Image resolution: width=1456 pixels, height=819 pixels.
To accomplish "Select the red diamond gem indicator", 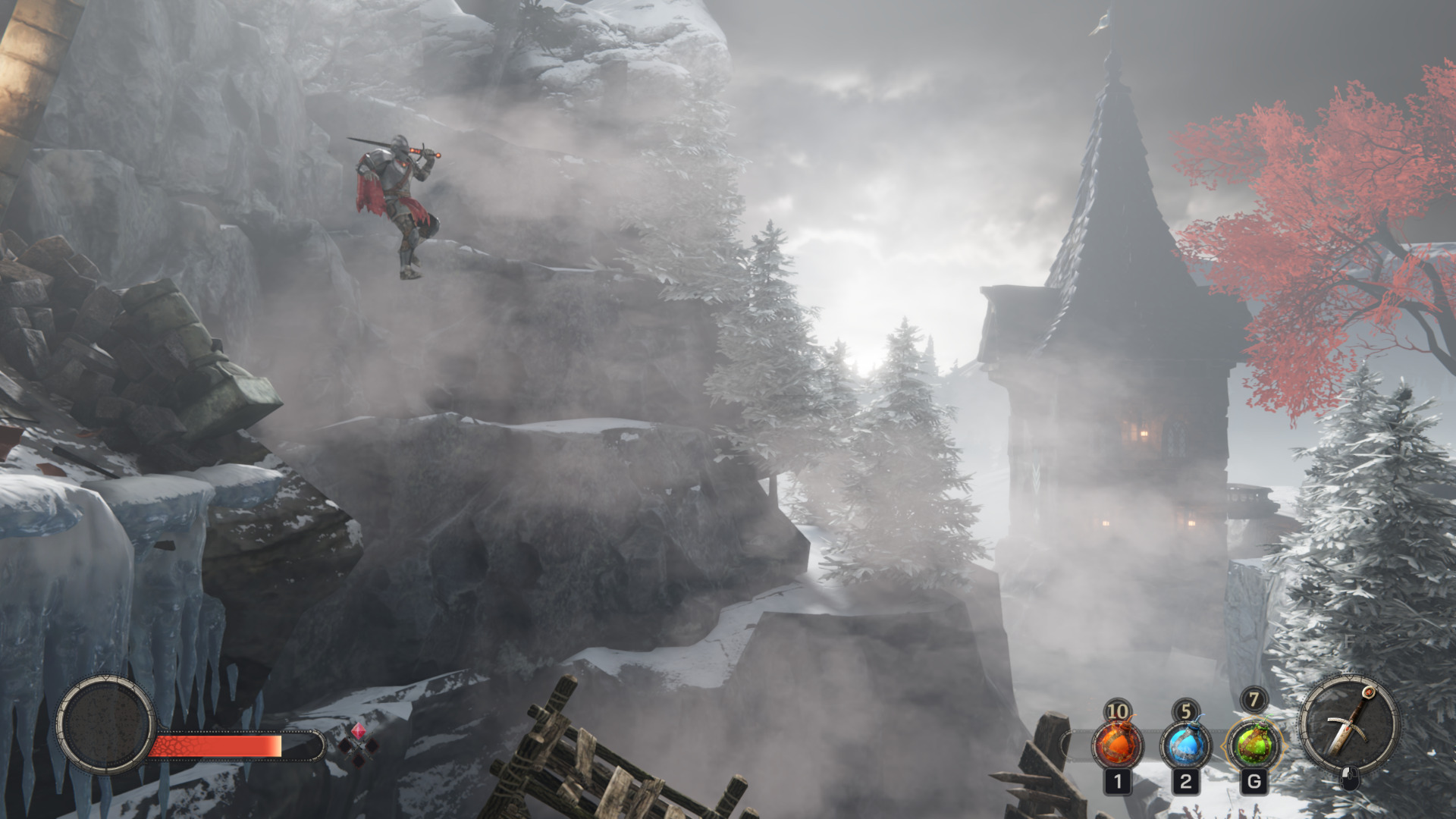I will [357, 731].
